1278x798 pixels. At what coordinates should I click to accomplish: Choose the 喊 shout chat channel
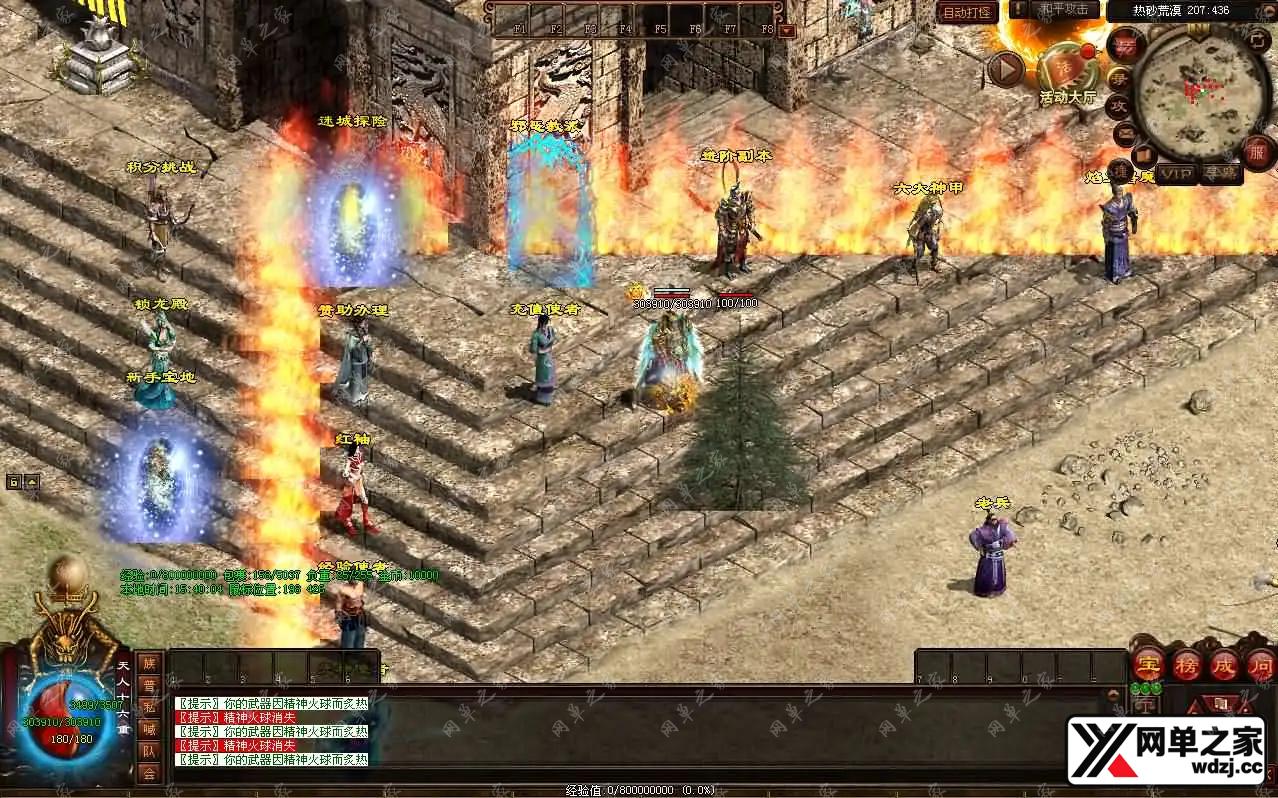click(x=149, y=730)
